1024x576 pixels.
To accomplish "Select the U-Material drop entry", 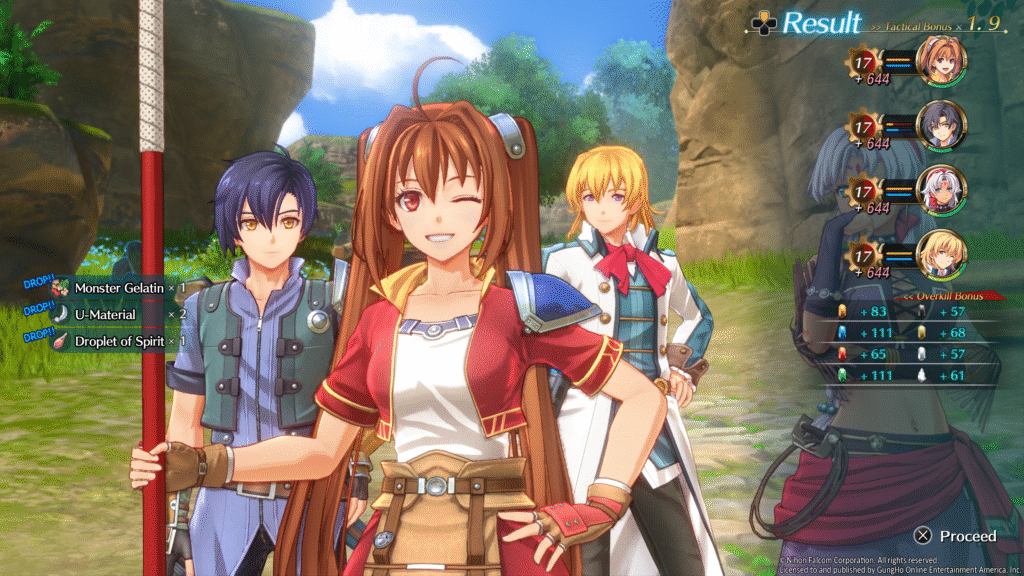I will pos(110,314).
